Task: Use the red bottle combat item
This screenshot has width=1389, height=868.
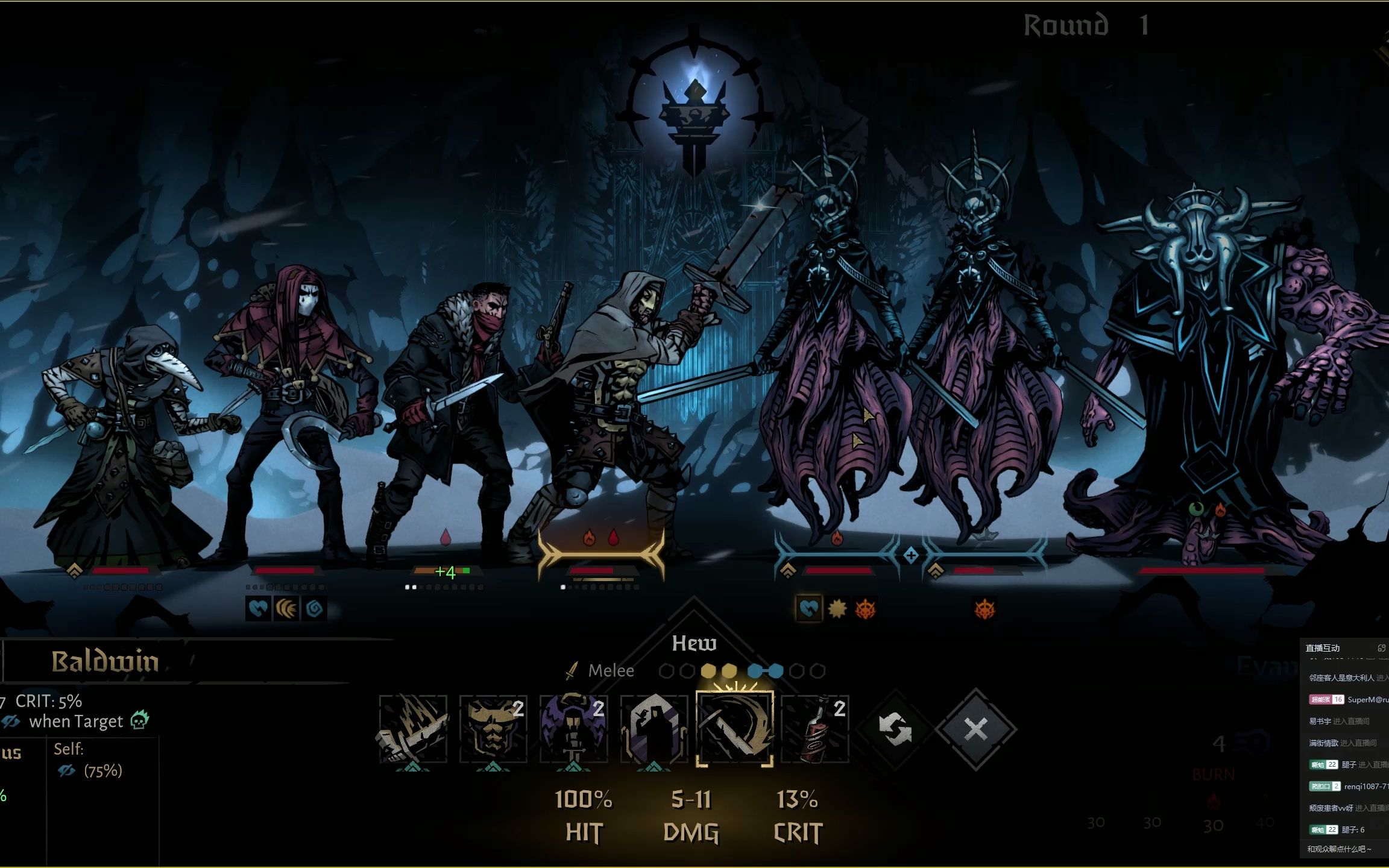Action: (815, 728)
